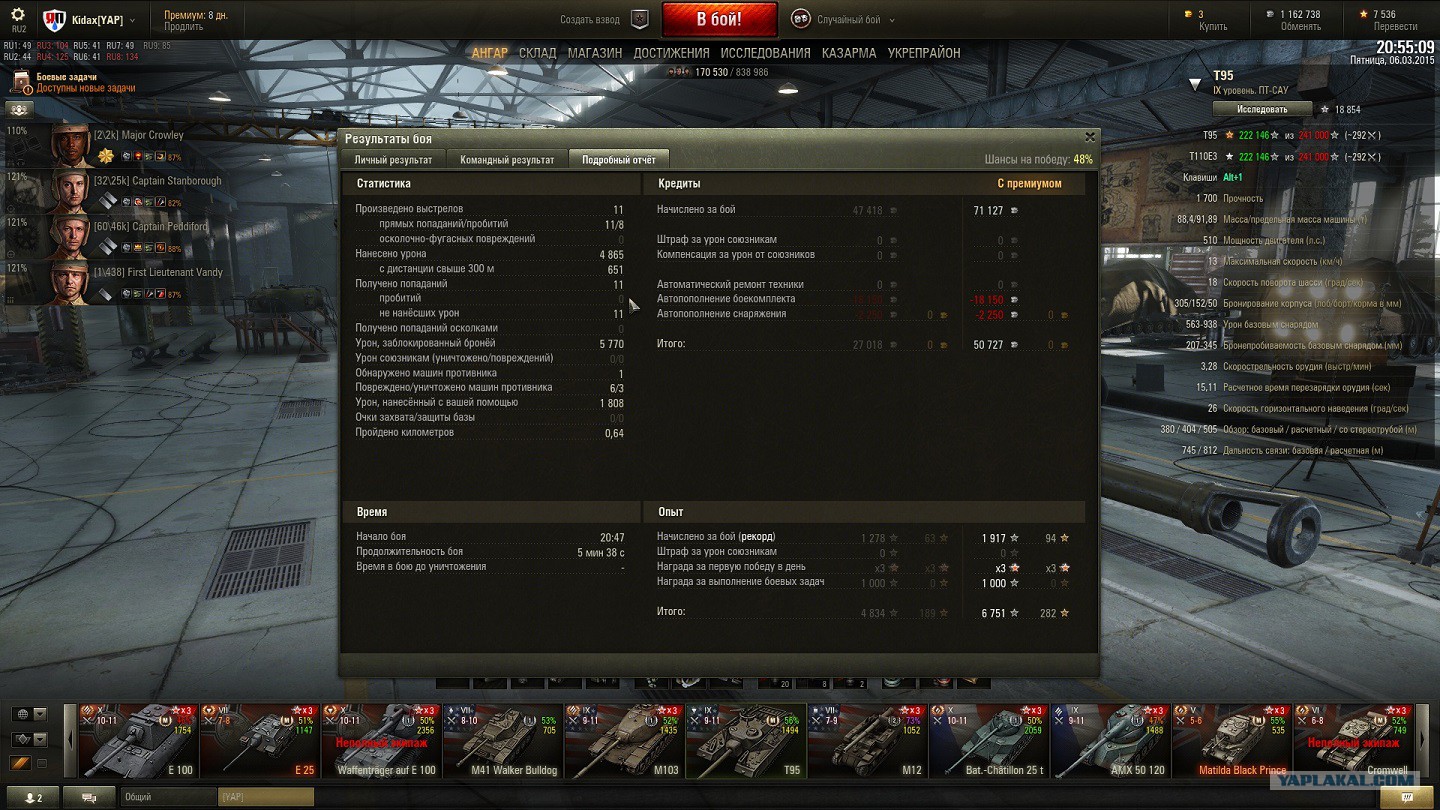Open the «УКРЕПРАЙОН» stronghold section
The height and width of the screenshot is (810, 1440).
tap(924, 53)
